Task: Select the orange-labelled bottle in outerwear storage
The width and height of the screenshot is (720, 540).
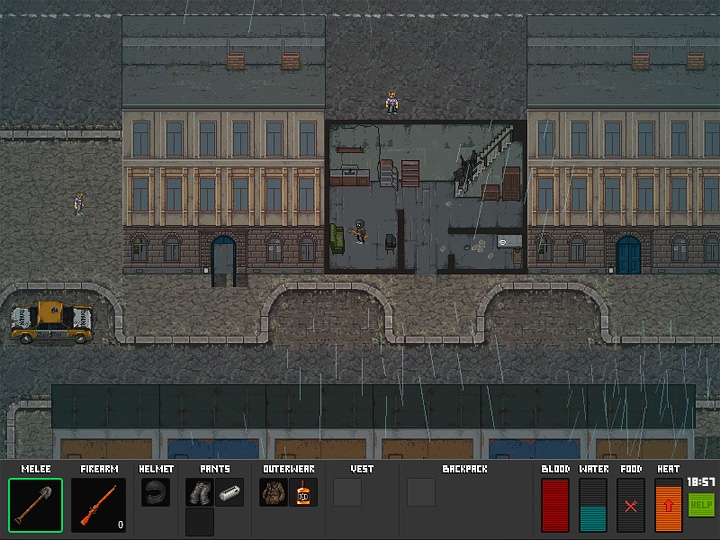Action: coord(304,492)
